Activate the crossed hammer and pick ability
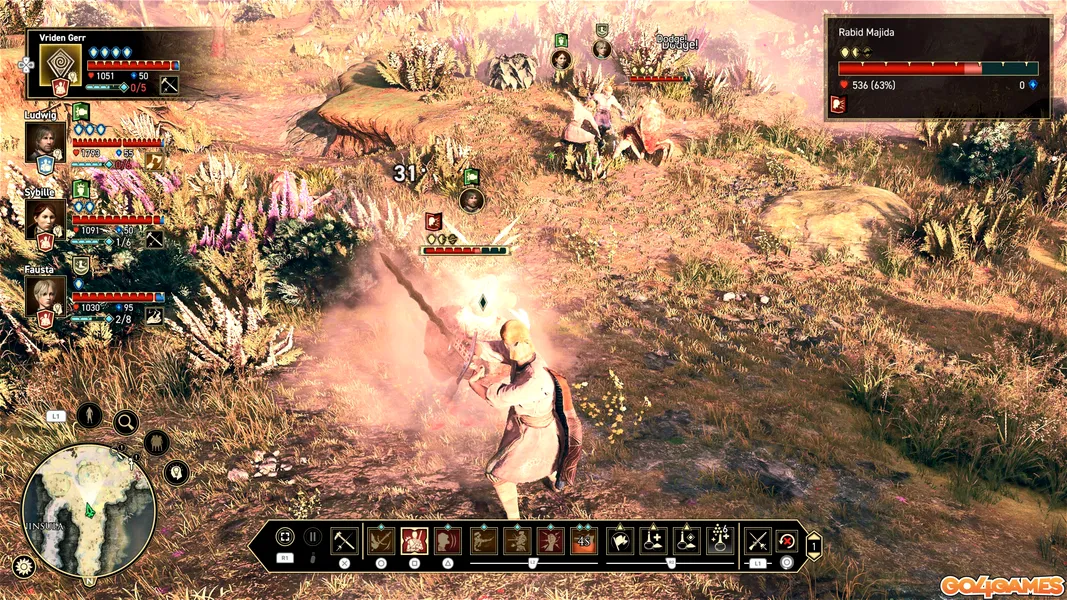The height and width of the screenshot is (600, 1067). click(x=345, y=541)
